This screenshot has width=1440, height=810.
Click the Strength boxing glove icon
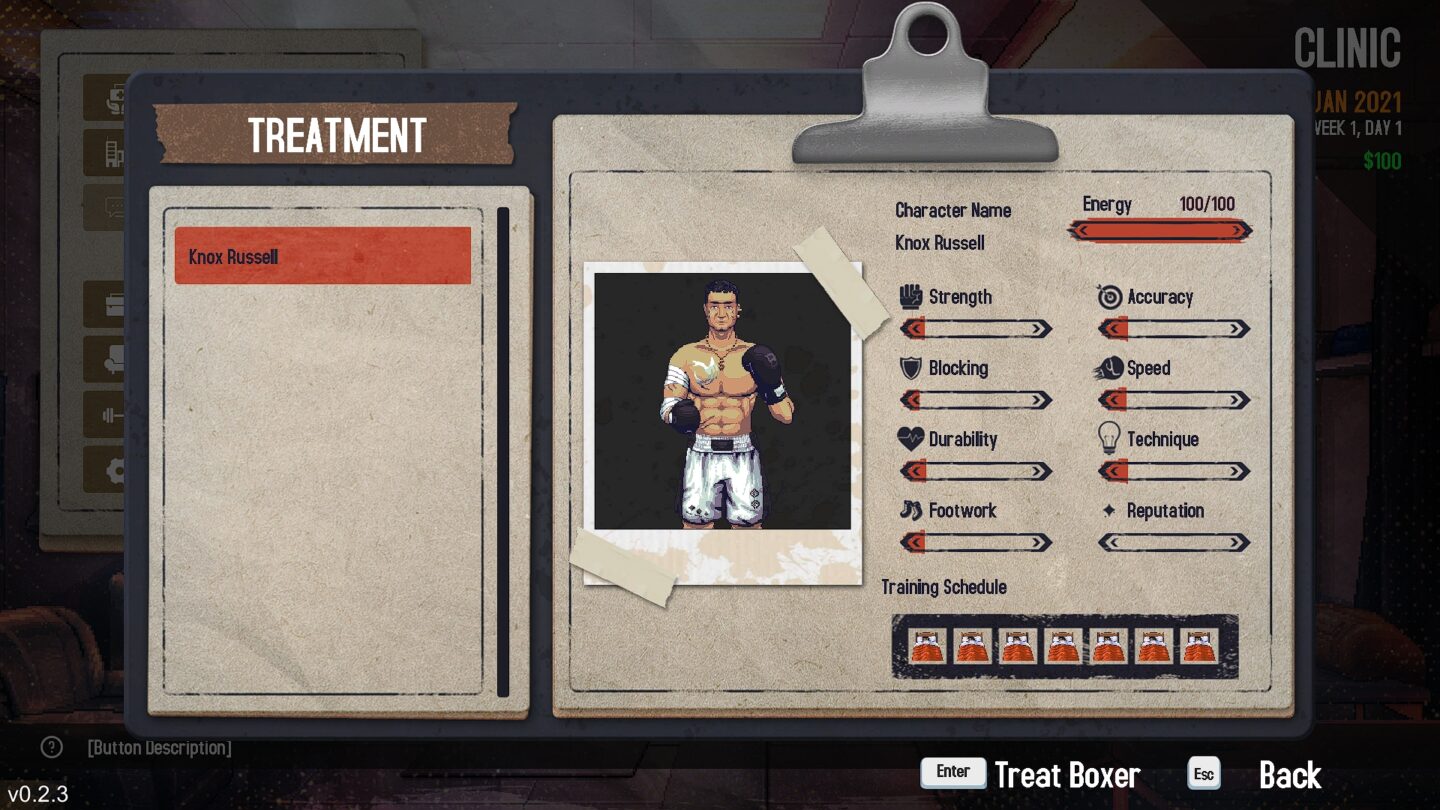[911, 297]
